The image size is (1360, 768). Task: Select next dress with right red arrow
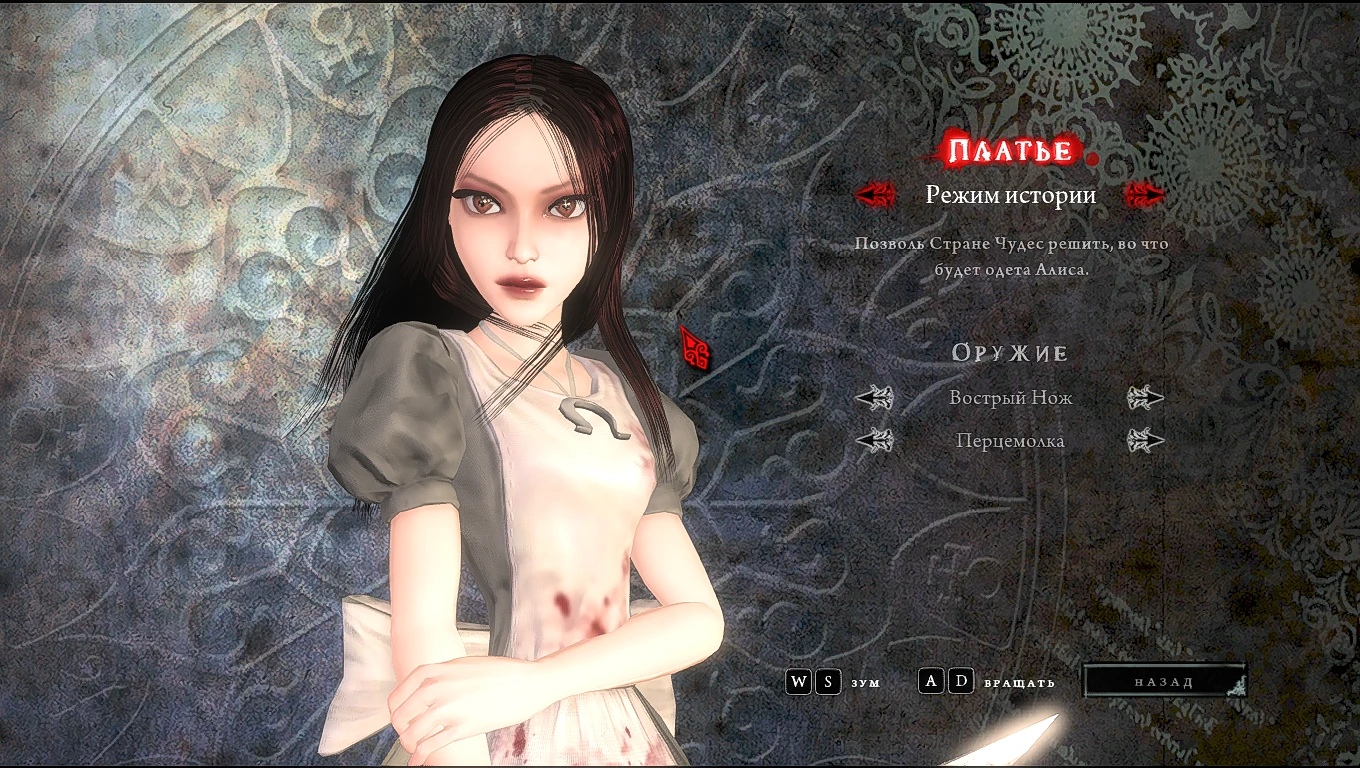point(1144,195)
